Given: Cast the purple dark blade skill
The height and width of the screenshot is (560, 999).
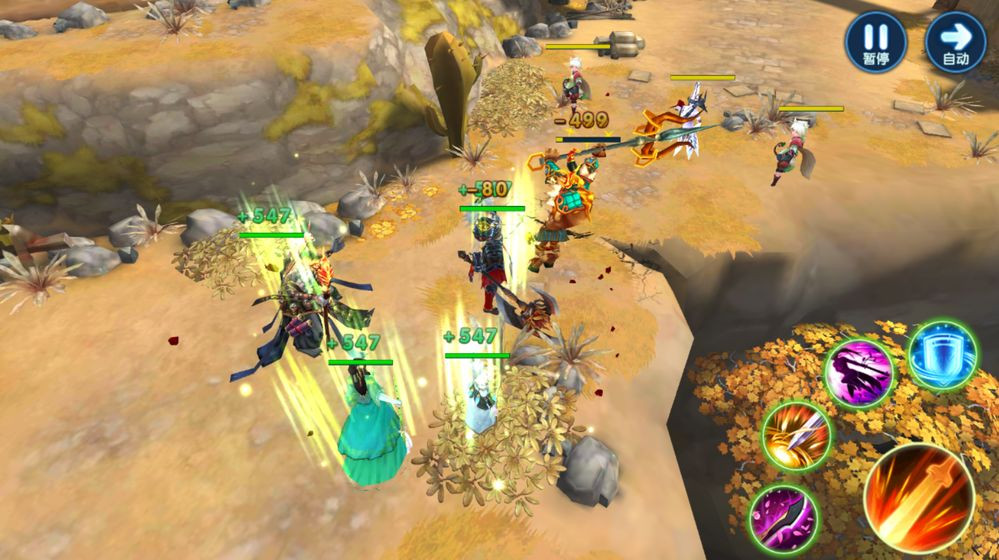Looking at the screenshot, I should pyautogui.click(x=784, y=518).
